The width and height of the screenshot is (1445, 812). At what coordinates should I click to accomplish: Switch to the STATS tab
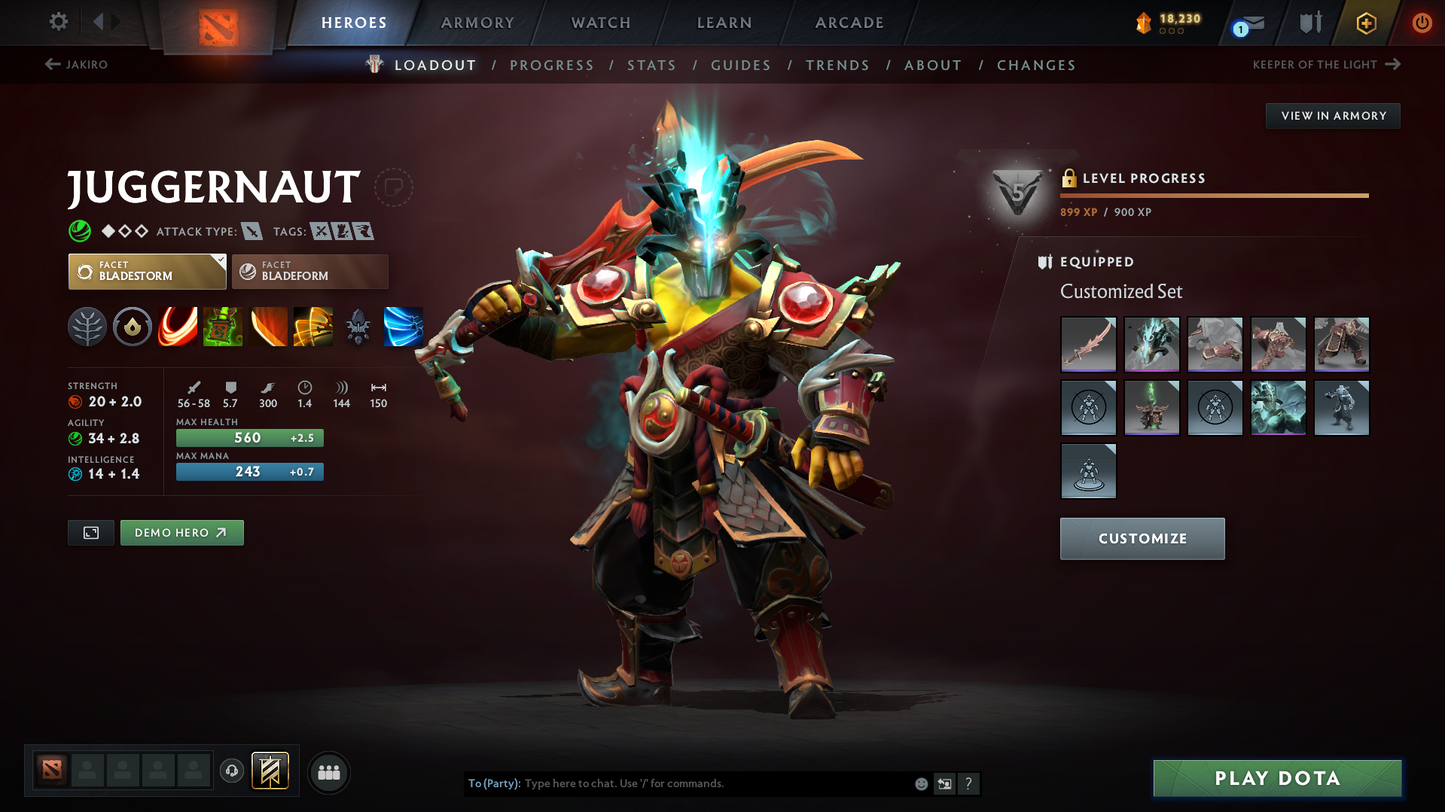[x=651, y=65]
